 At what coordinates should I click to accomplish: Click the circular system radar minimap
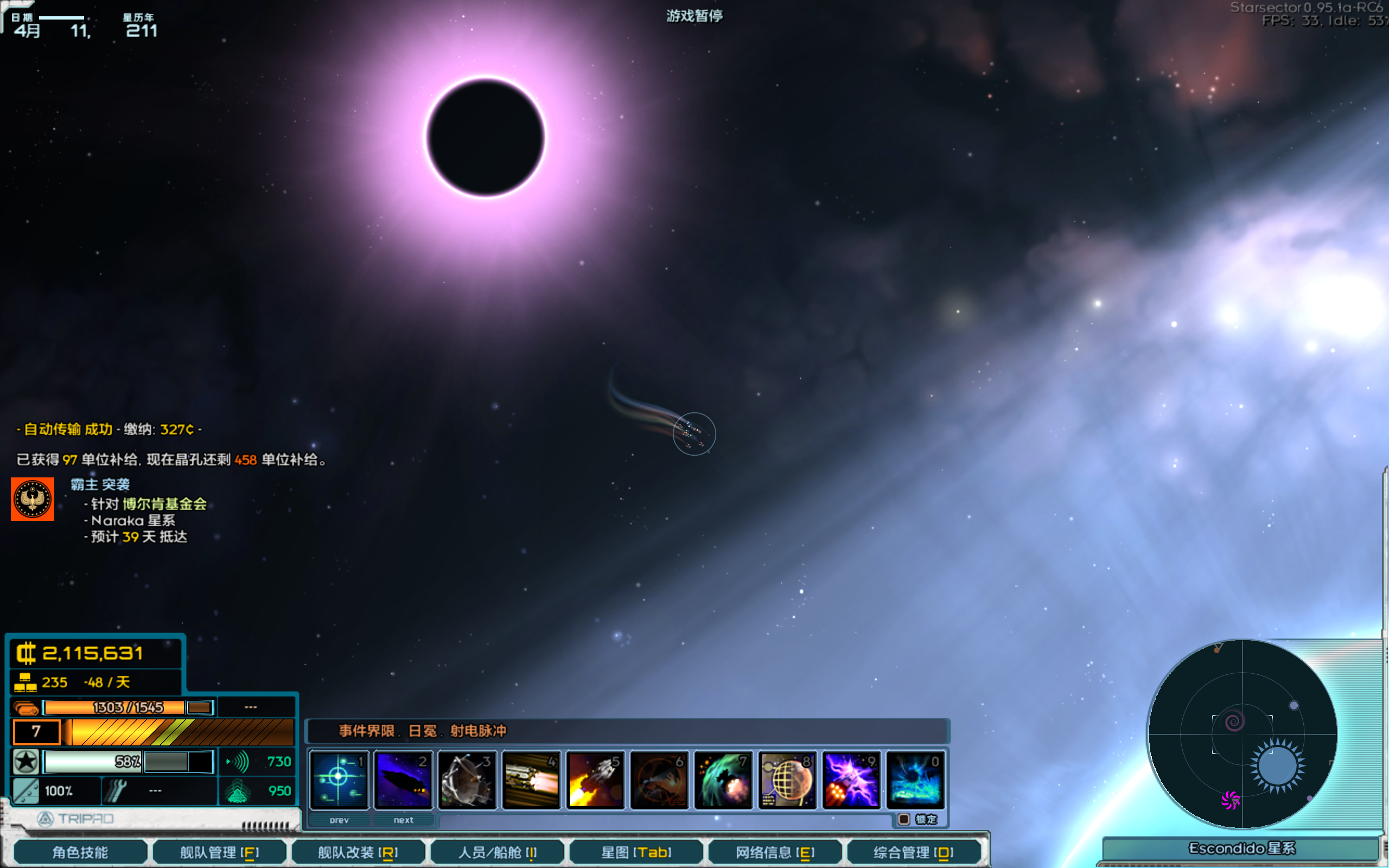click(1242, 733)
